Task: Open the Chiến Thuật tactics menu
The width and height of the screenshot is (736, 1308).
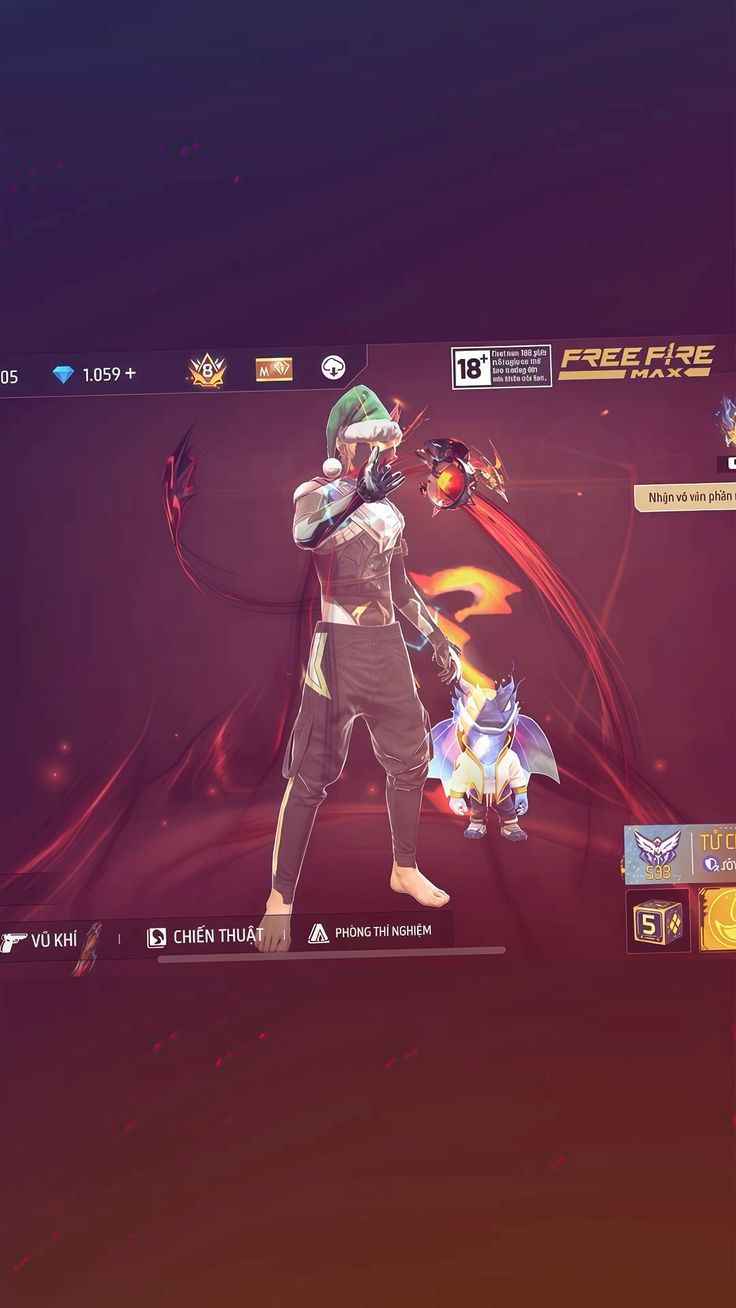Action: coord(206,937)
